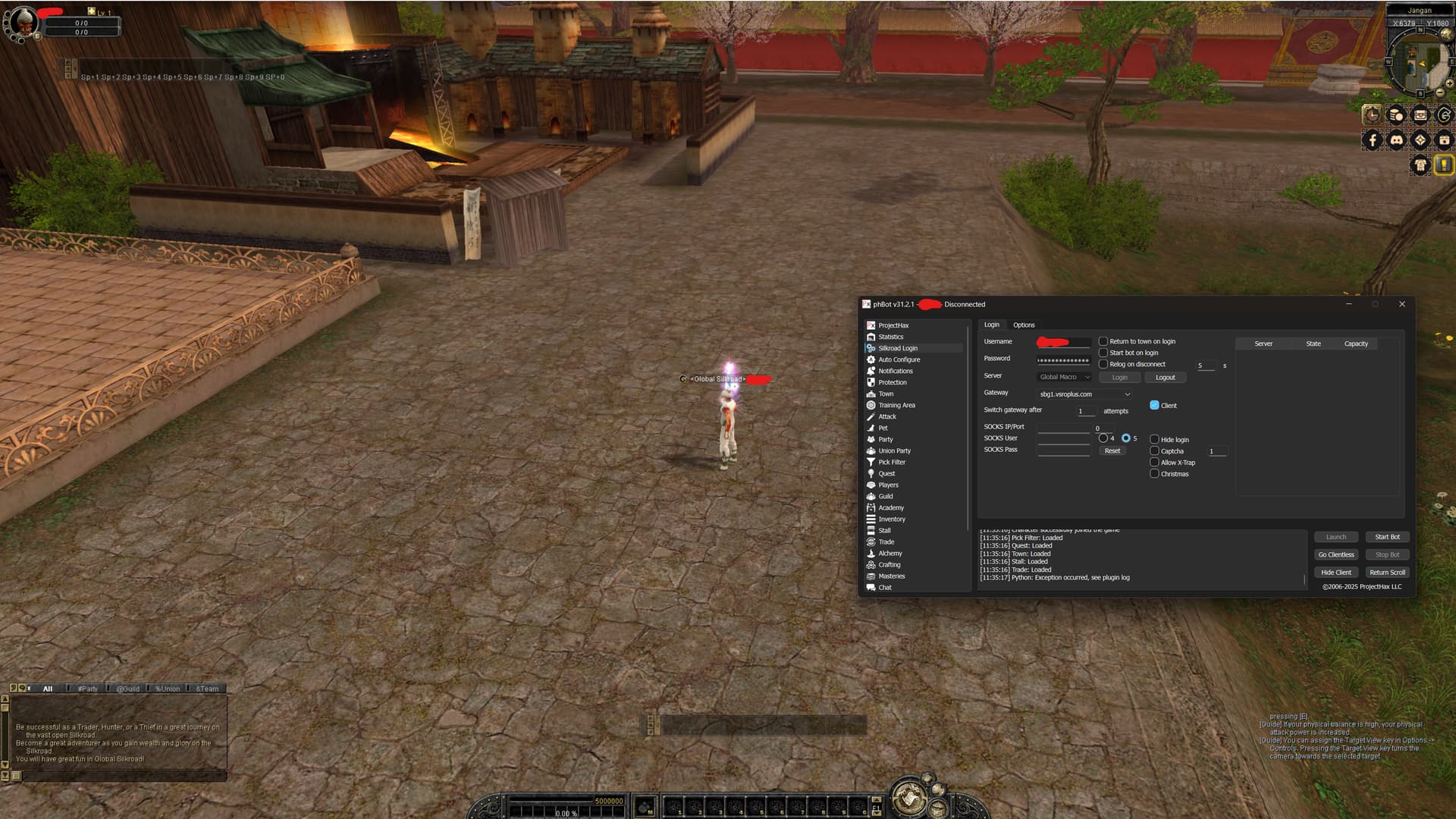Click the chat message input box
Viewport: 1456px width, 819px height.
[x=121, y=776]
